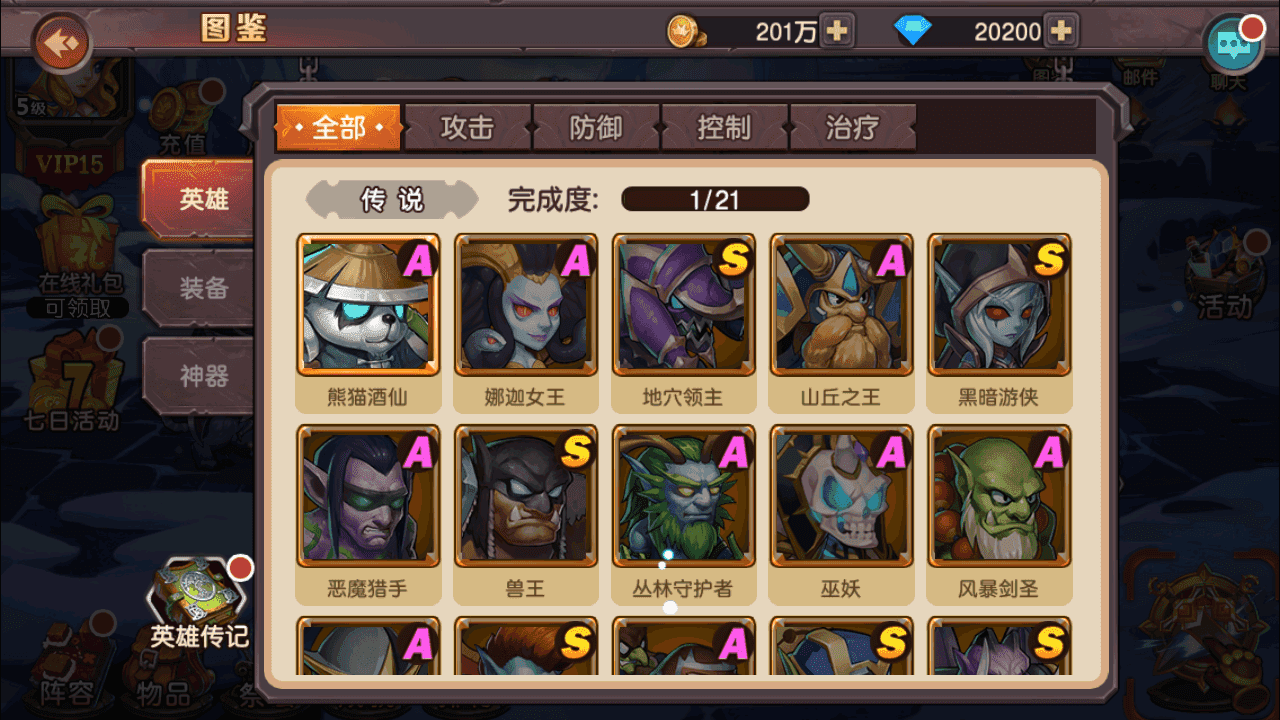
Task: Select the 黑暗游侠 S-rank hero portrait
Action: pos(999,305)
